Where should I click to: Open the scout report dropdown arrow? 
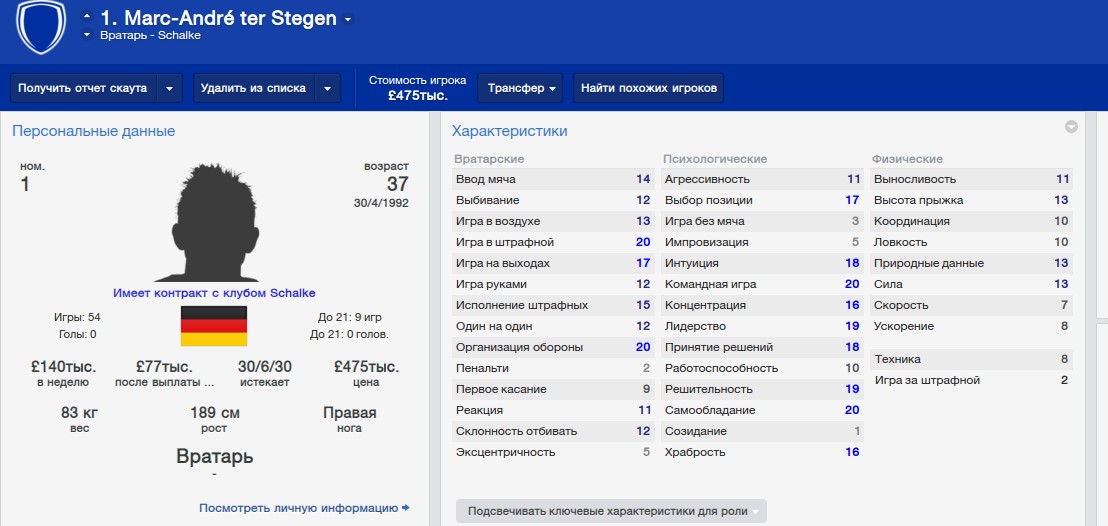[x=169, y=88]
